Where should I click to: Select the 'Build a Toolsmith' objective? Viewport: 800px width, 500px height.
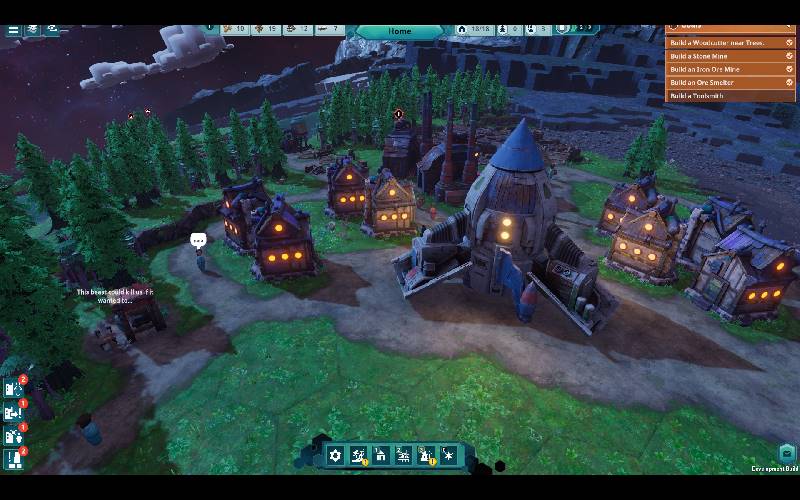[x=716, y=95]
